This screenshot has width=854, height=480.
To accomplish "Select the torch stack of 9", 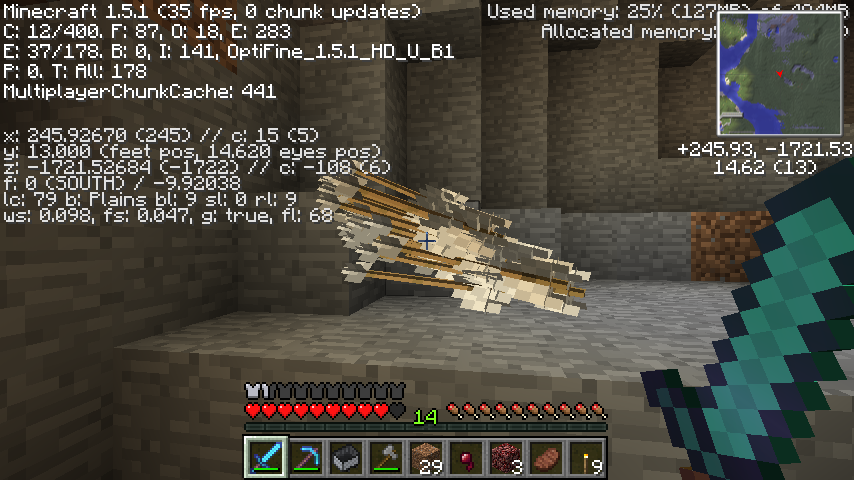I will (x=587, y=458).
